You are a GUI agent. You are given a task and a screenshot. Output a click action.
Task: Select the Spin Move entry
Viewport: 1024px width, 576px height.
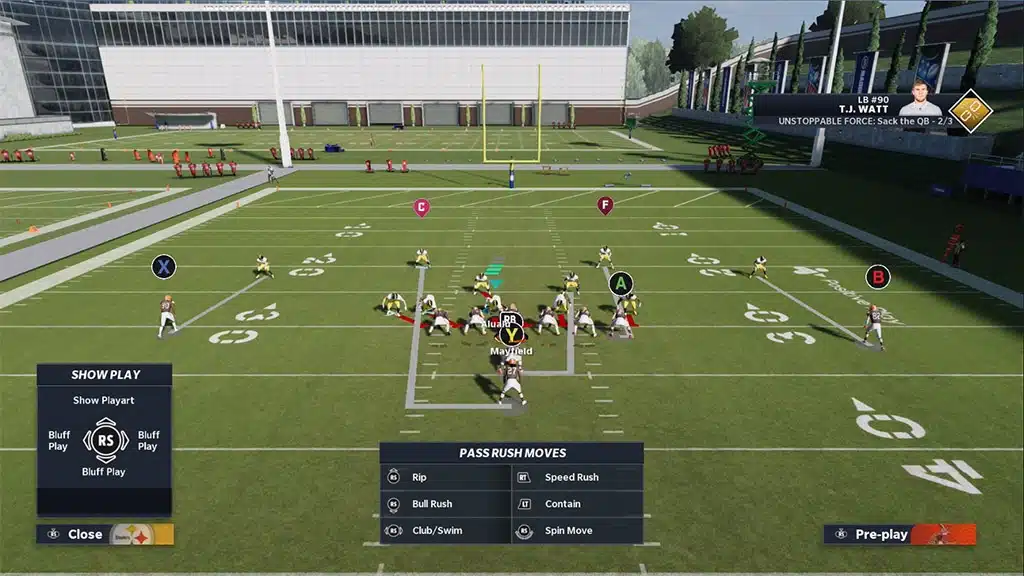click(577, 531)
